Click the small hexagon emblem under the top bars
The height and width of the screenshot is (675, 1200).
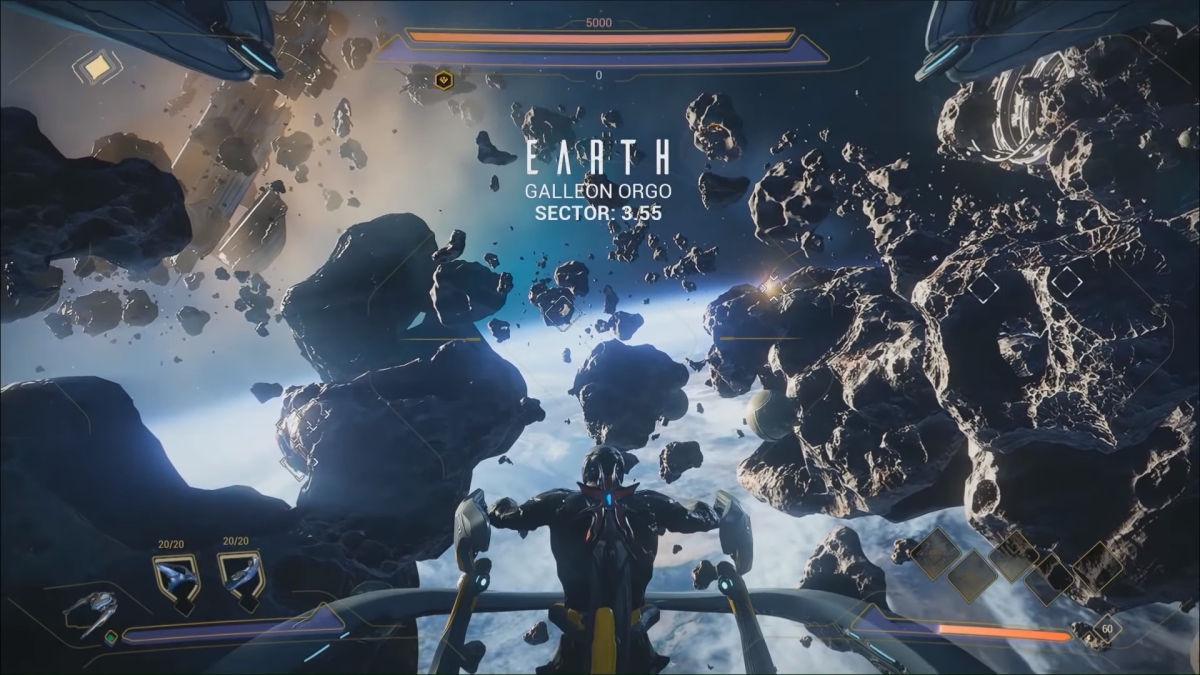(443, 80)
